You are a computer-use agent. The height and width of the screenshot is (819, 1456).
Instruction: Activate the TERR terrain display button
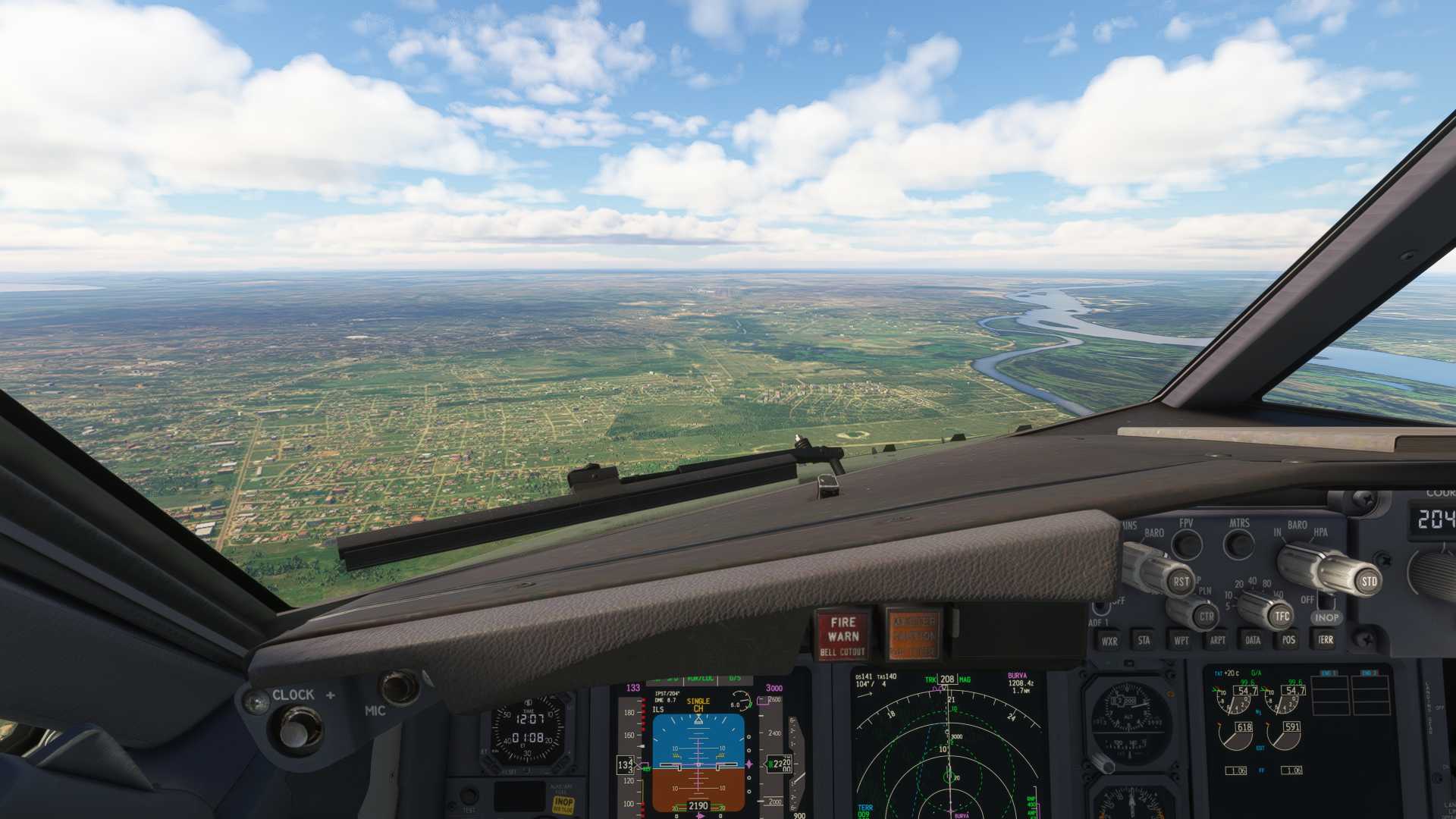coord(1325,641)
